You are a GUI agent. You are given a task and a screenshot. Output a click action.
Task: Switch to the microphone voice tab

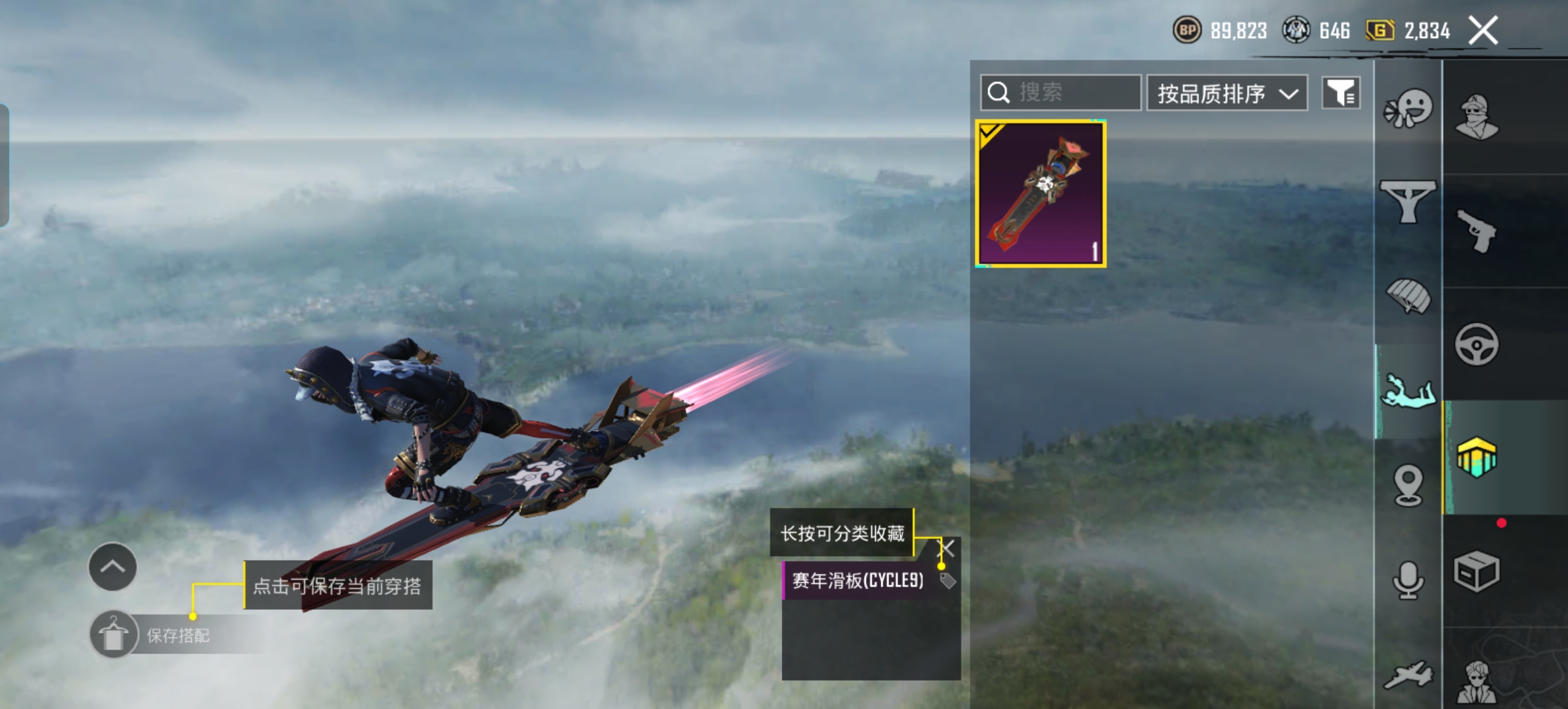coord(1408,580)
